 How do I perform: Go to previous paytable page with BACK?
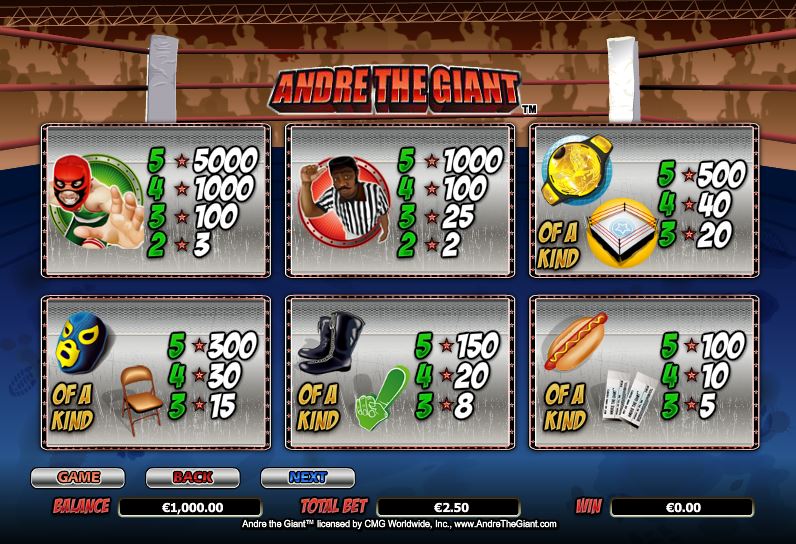point(193,477)
